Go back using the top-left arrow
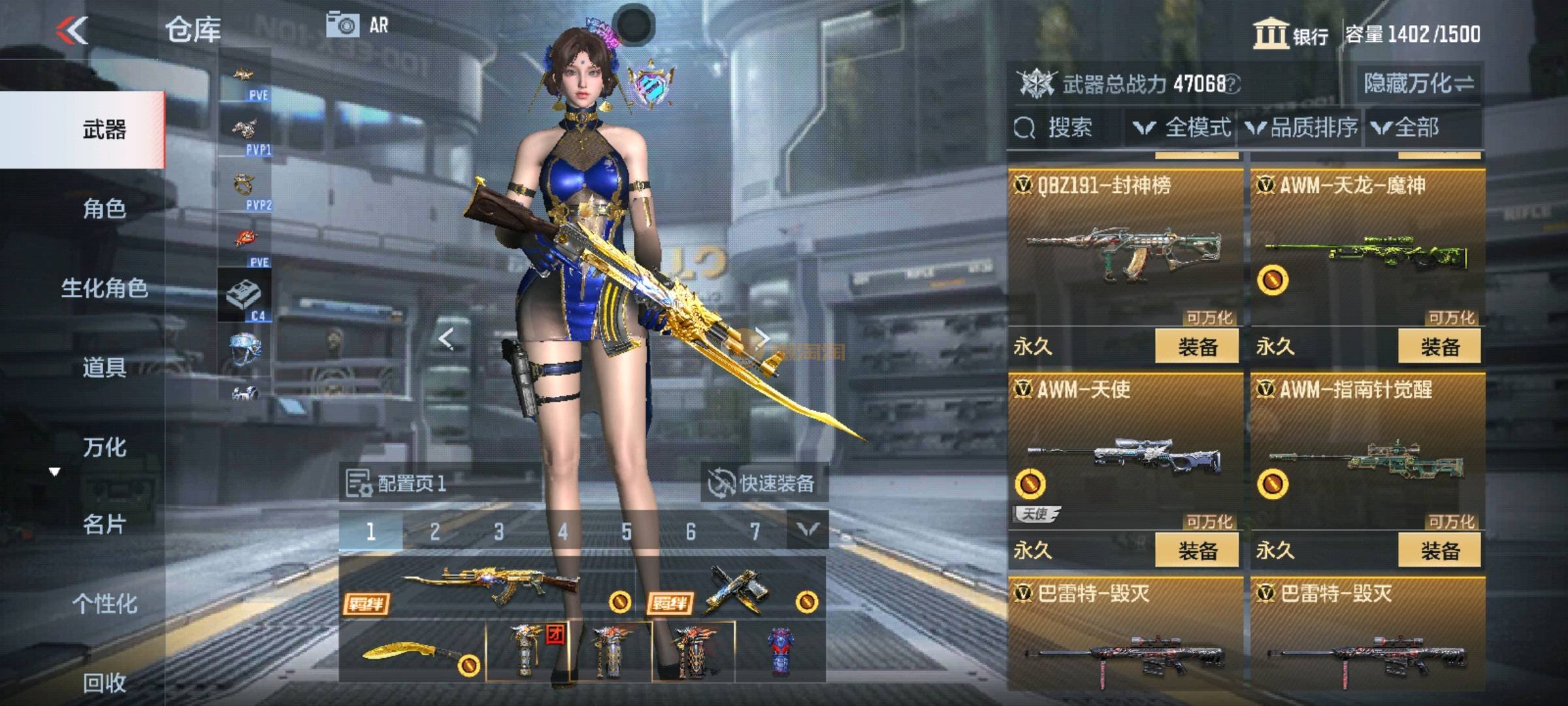The height and width of the screenshot is (706, 1568). click(x=72, y=31)
